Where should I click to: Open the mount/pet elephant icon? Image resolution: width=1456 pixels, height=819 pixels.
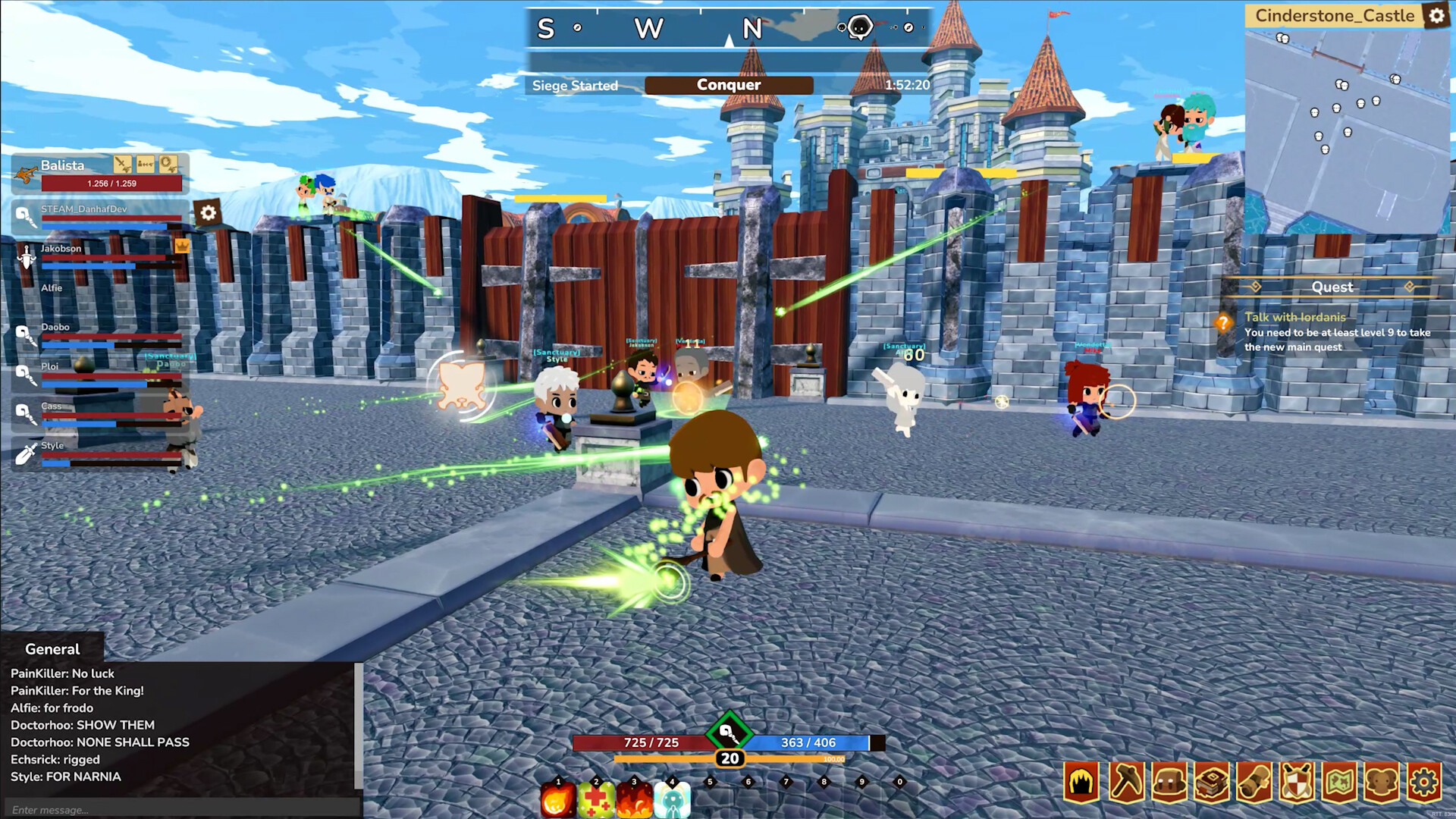[1382, 781]
